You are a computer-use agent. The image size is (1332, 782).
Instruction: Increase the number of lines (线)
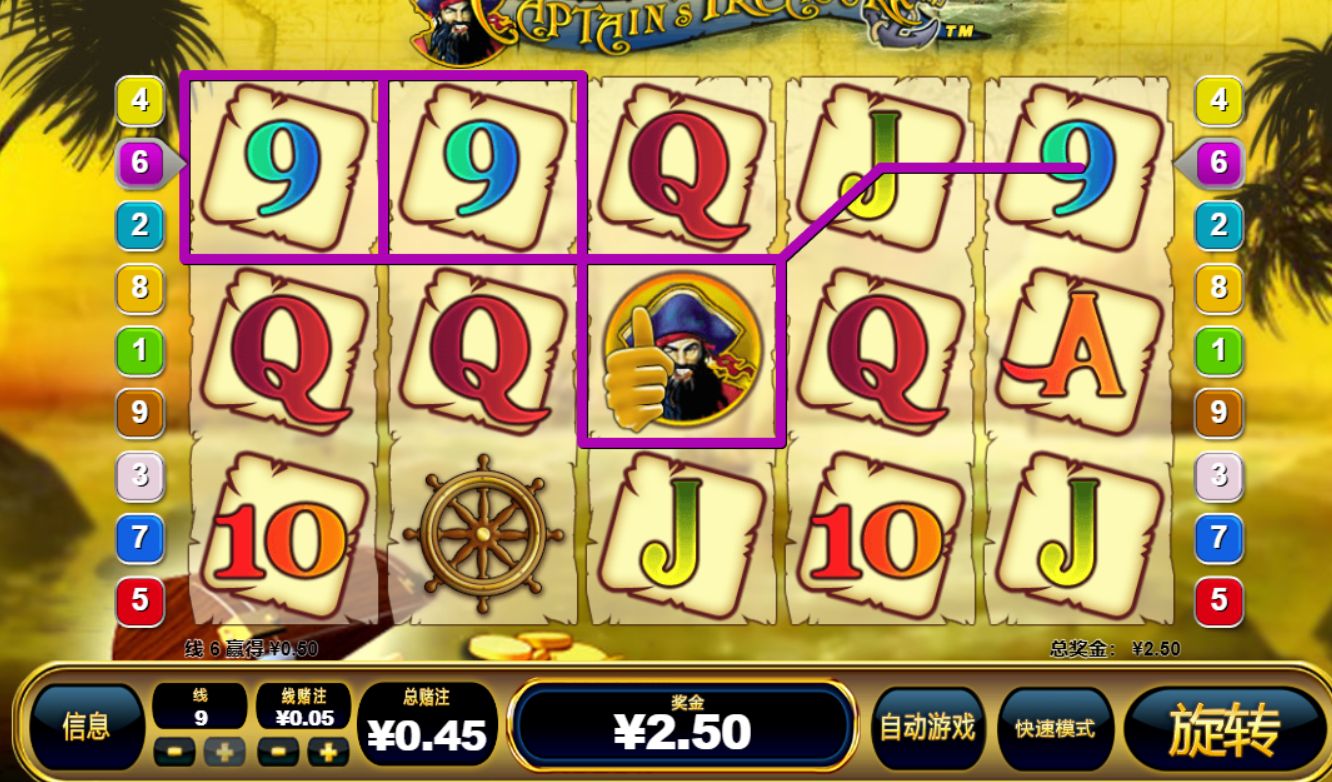tap(223, 751)
